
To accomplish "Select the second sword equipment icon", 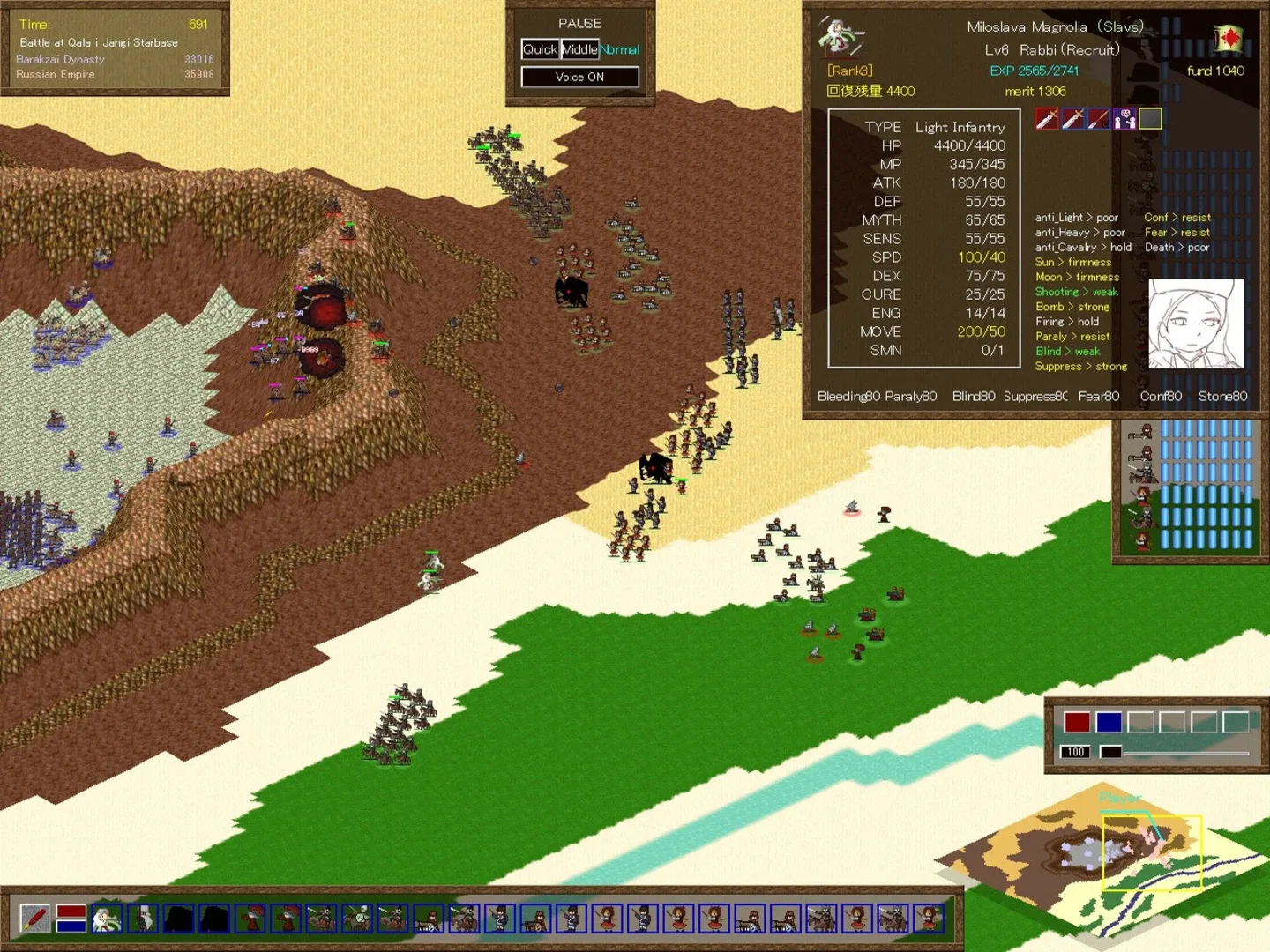I will [x=1072, y=118].
